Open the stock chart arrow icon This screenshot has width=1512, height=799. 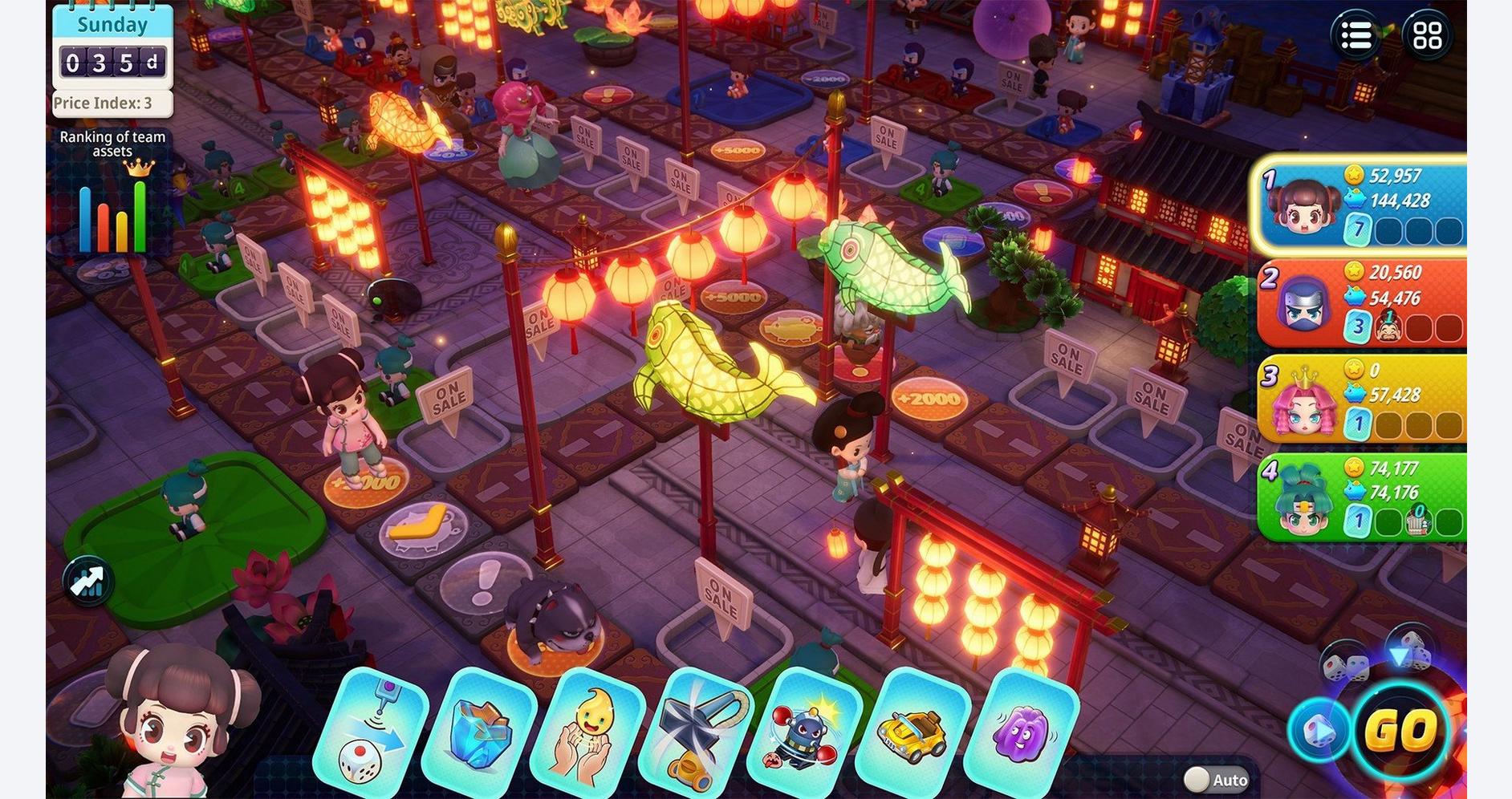click(x=87, y=581)
